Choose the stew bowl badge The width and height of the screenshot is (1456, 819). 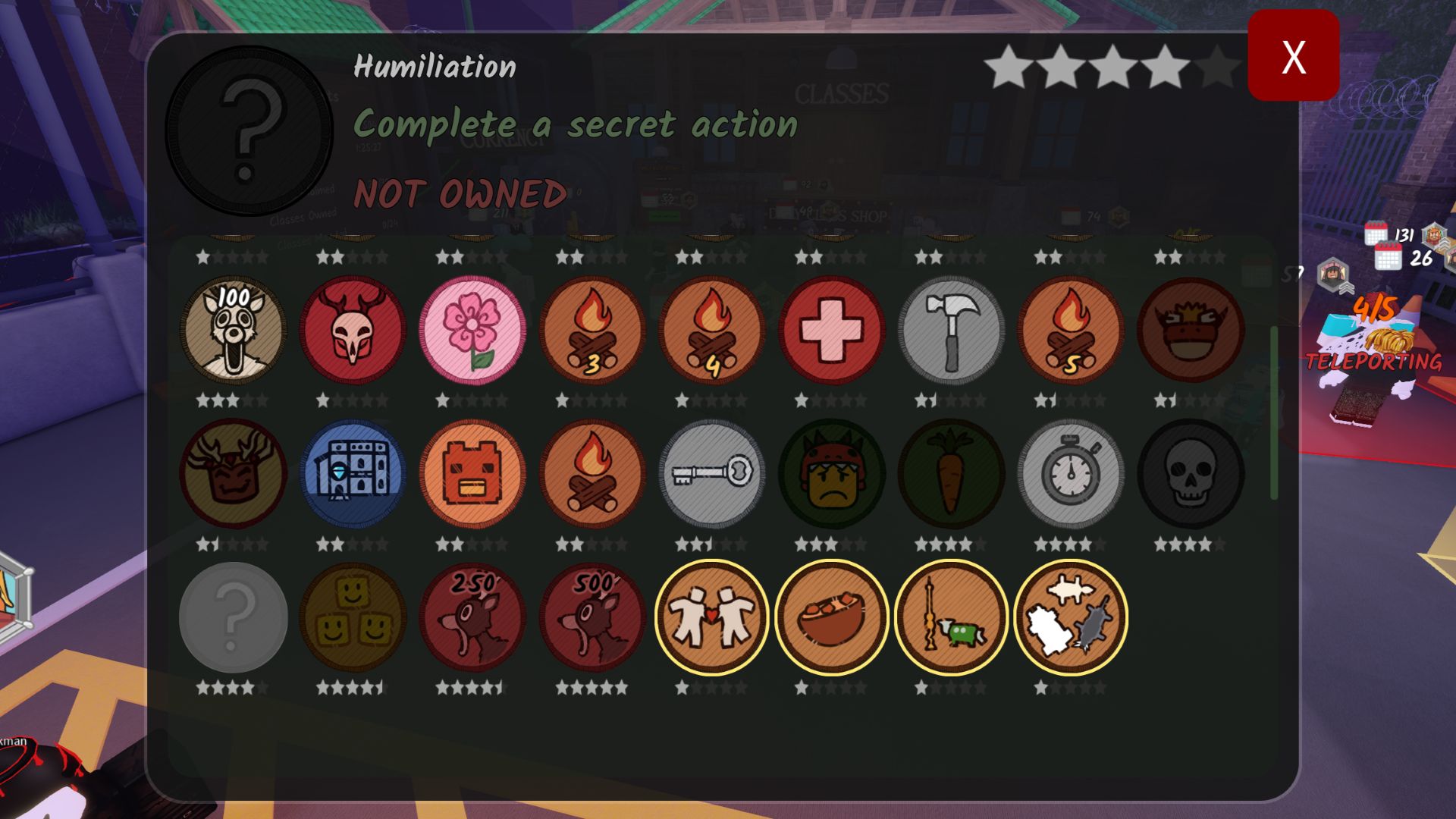click(831, 617)
